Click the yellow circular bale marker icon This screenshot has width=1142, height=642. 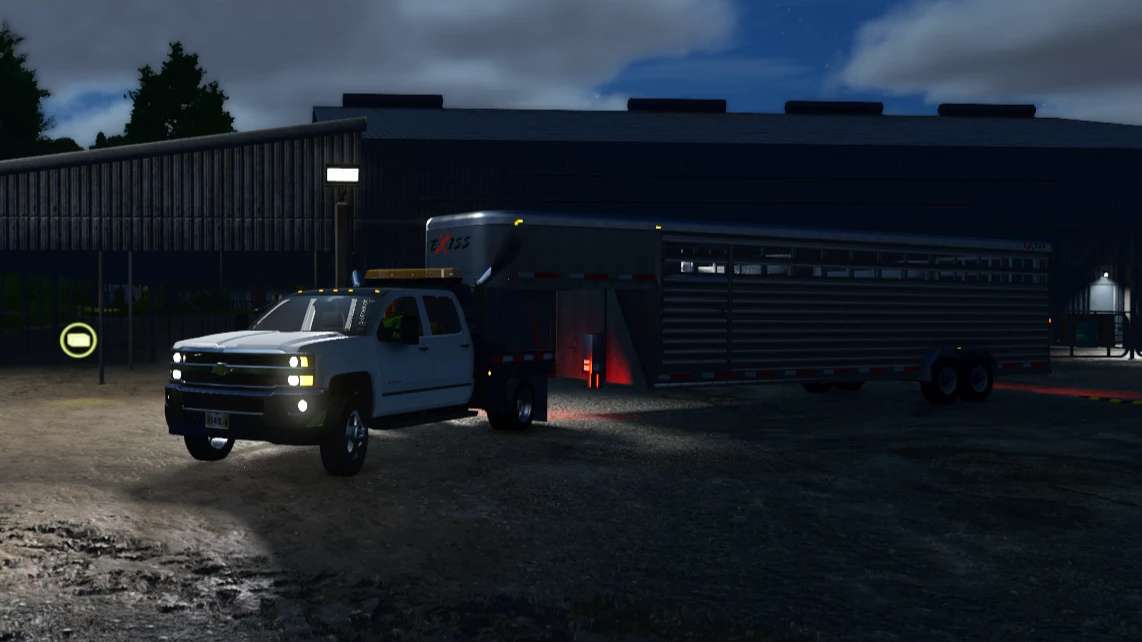coord(78,340)
